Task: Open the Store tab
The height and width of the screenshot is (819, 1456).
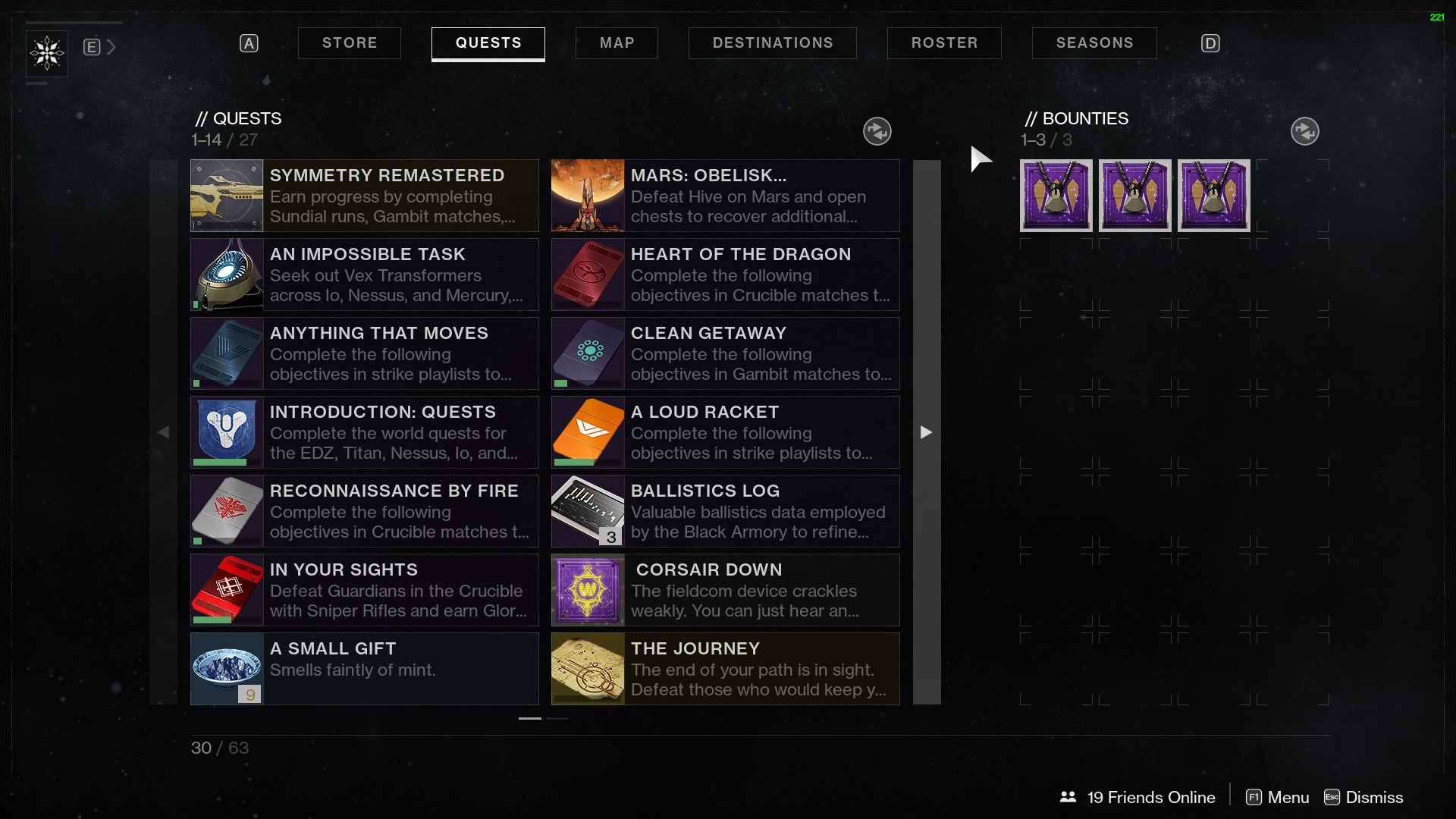Action: pos(349,43)
